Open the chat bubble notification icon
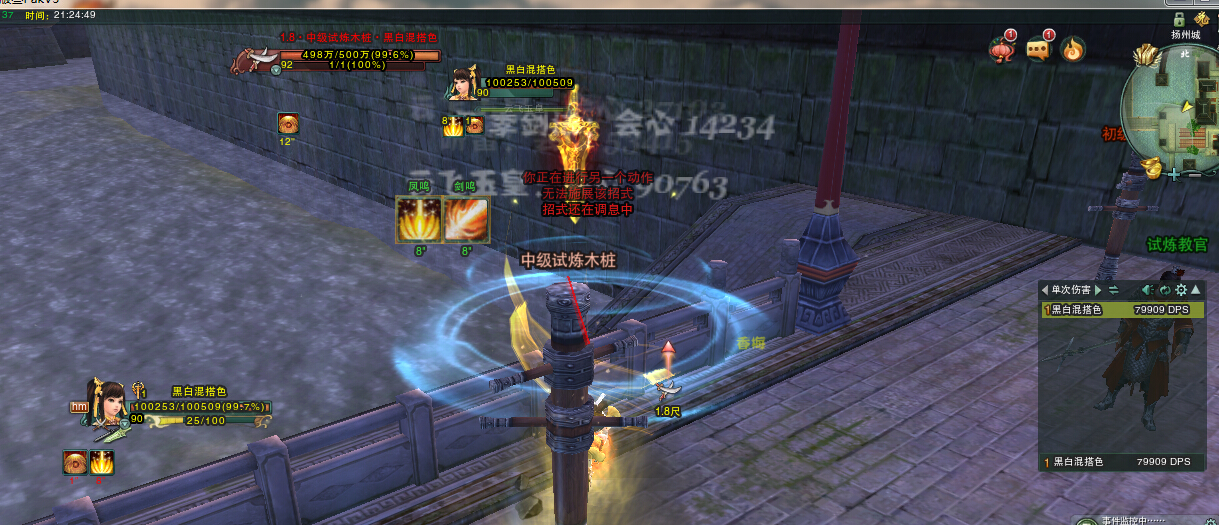 1038,49
